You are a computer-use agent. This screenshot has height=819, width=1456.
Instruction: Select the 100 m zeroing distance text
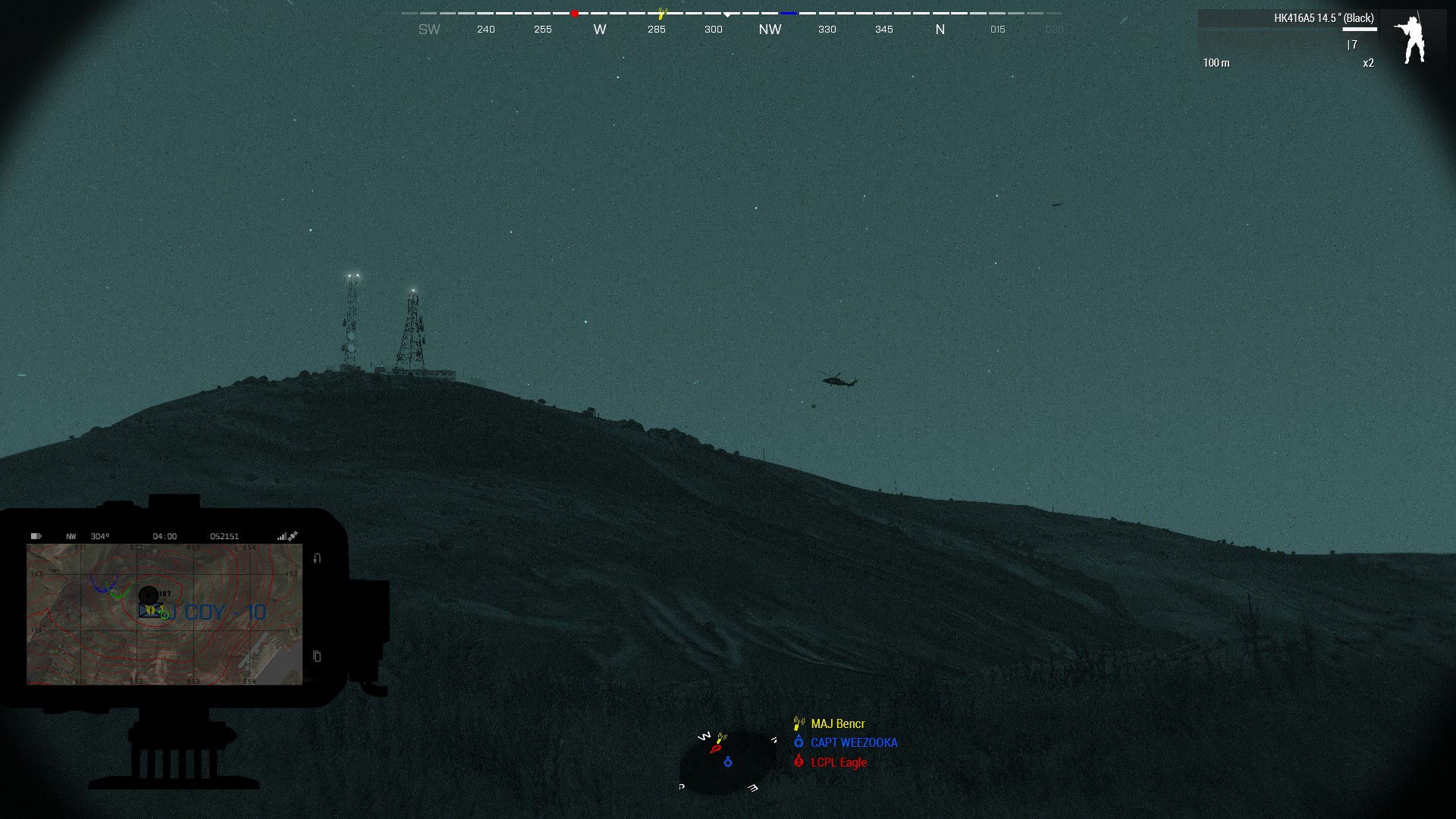pos(1216,64)
